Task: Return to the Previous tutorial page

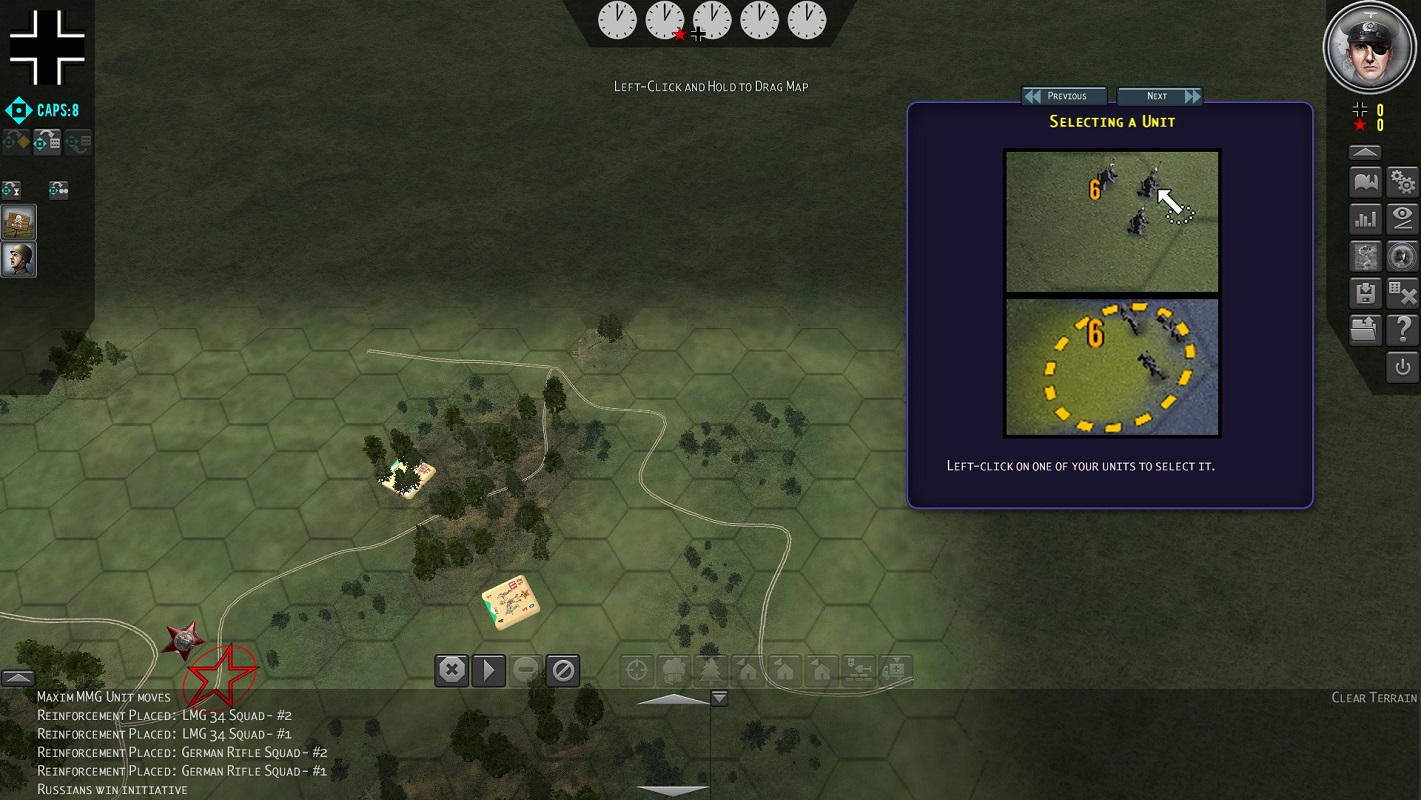Action: tap(1064, 96)
